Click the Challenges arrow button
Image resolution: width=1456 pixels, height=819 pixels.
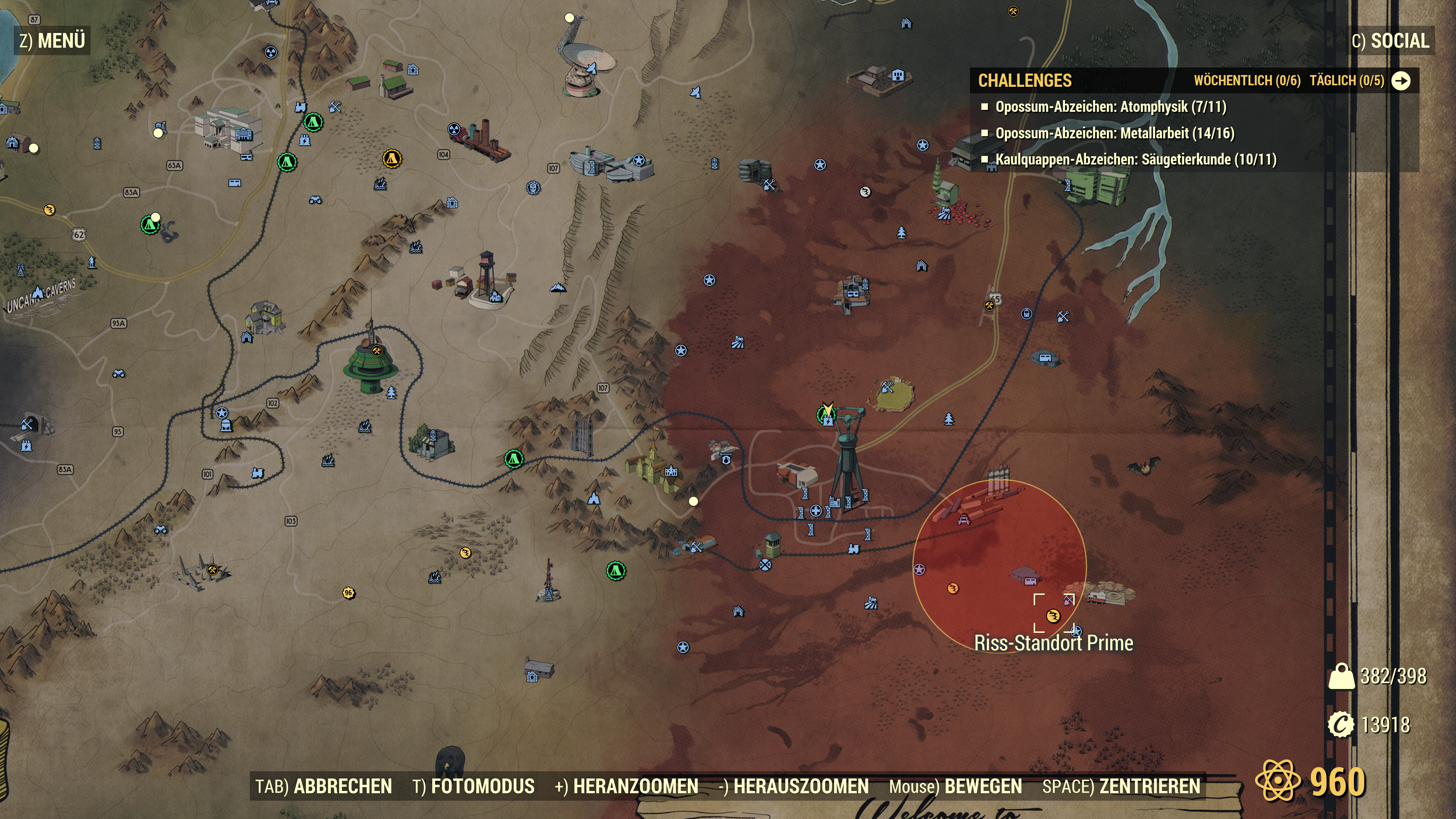tap(1401, 81)
